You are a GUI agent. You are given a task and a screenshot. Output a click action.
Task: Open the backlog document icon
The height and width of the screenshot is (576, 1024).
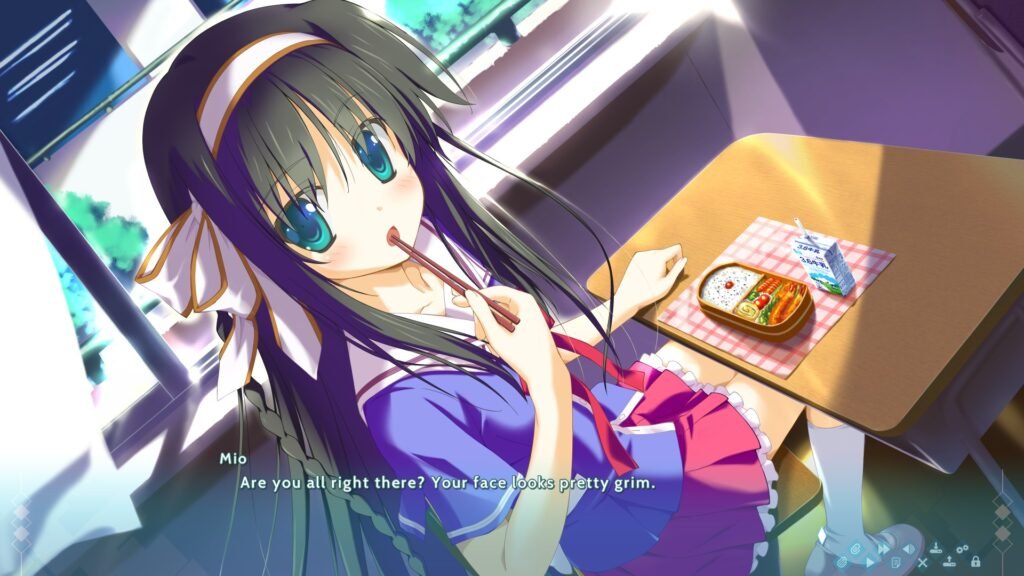click(896, 563)
